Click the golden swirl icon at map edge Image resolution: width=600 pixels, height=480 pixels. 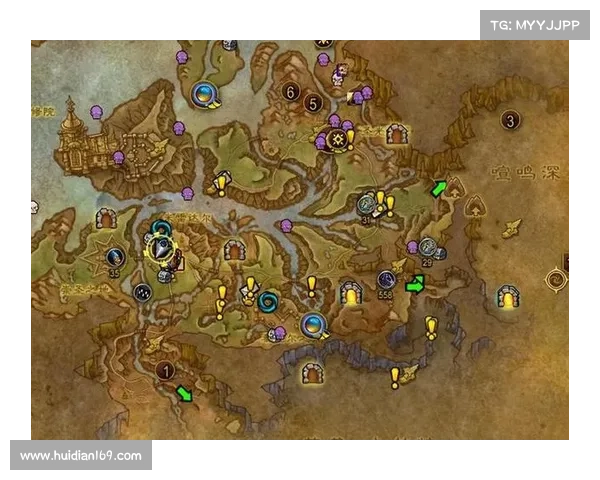coord(556,279)
